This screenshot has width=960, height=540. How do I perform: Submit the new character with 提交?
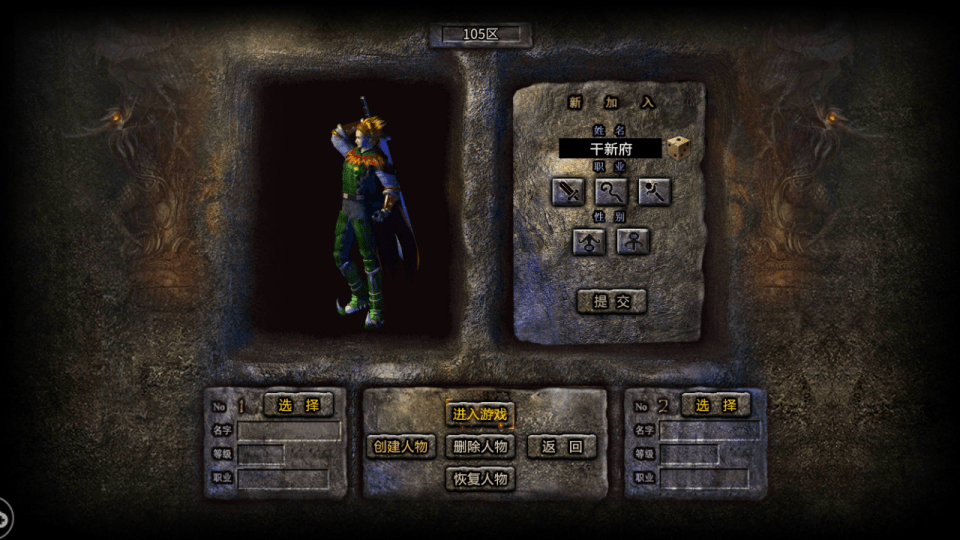pos(611,301)
